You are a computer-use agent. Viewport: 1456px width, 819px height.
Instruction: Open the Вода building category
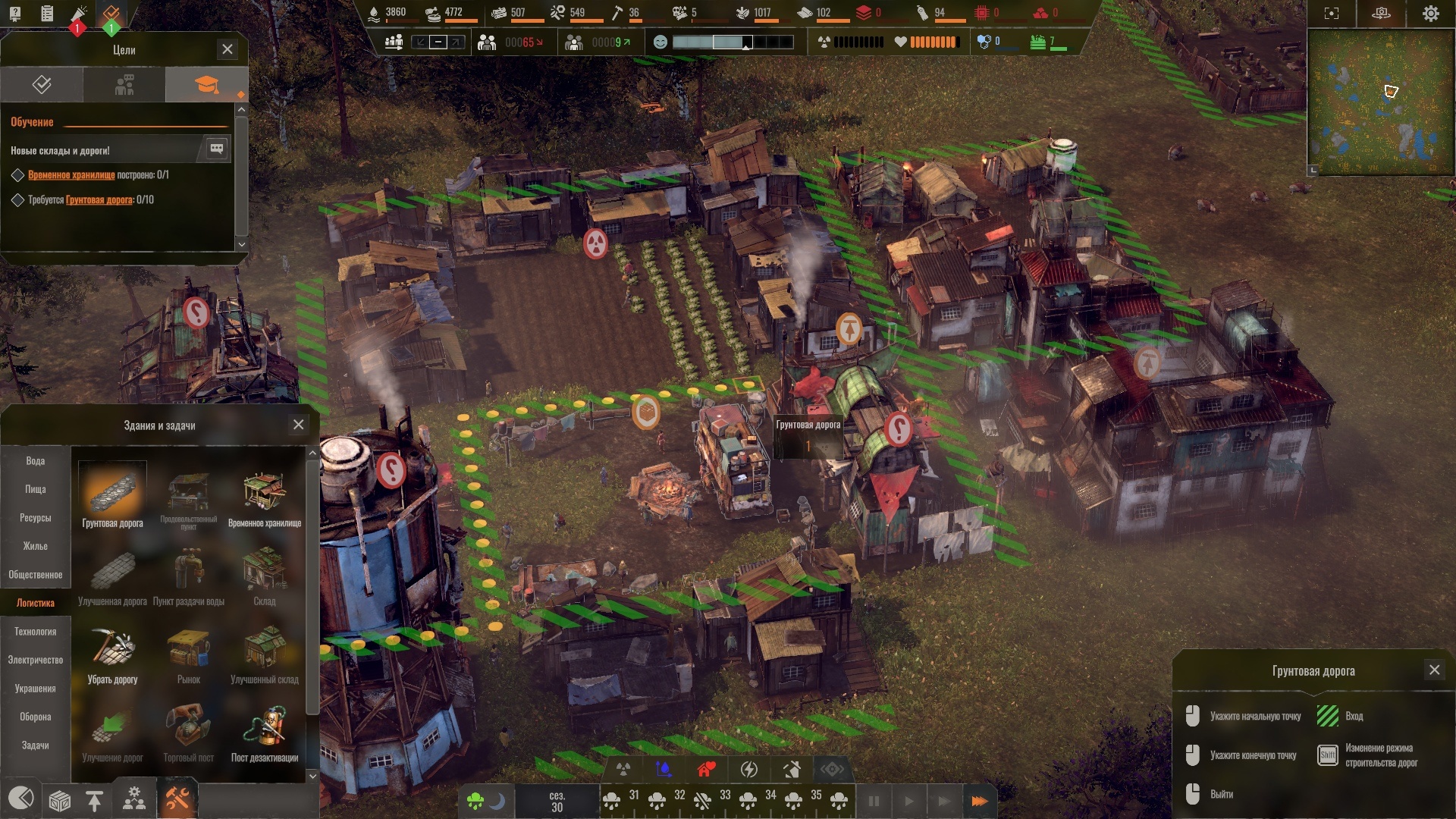click(x=36, y=461)
